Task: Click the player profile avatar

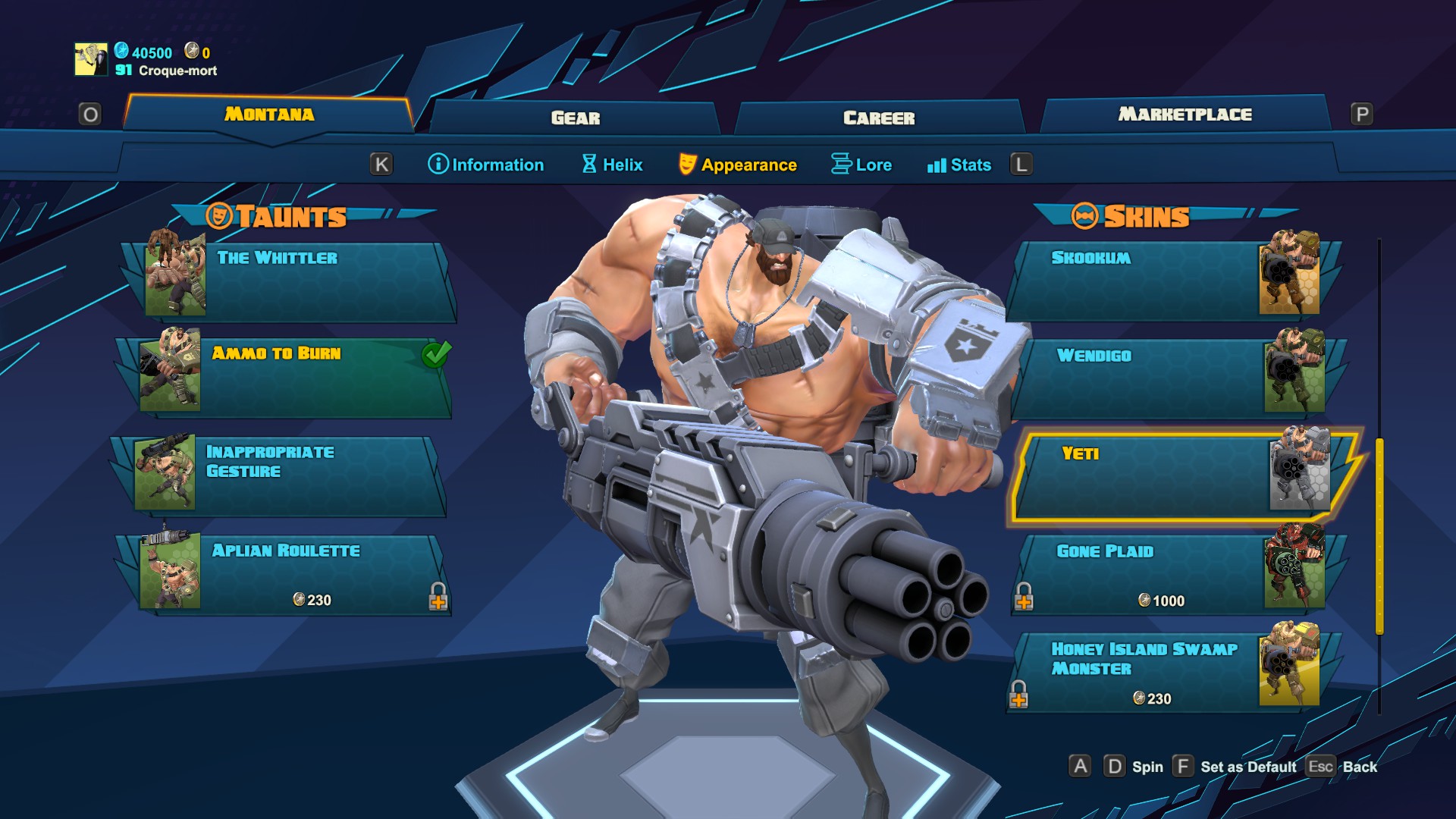Action: [91, 59]
